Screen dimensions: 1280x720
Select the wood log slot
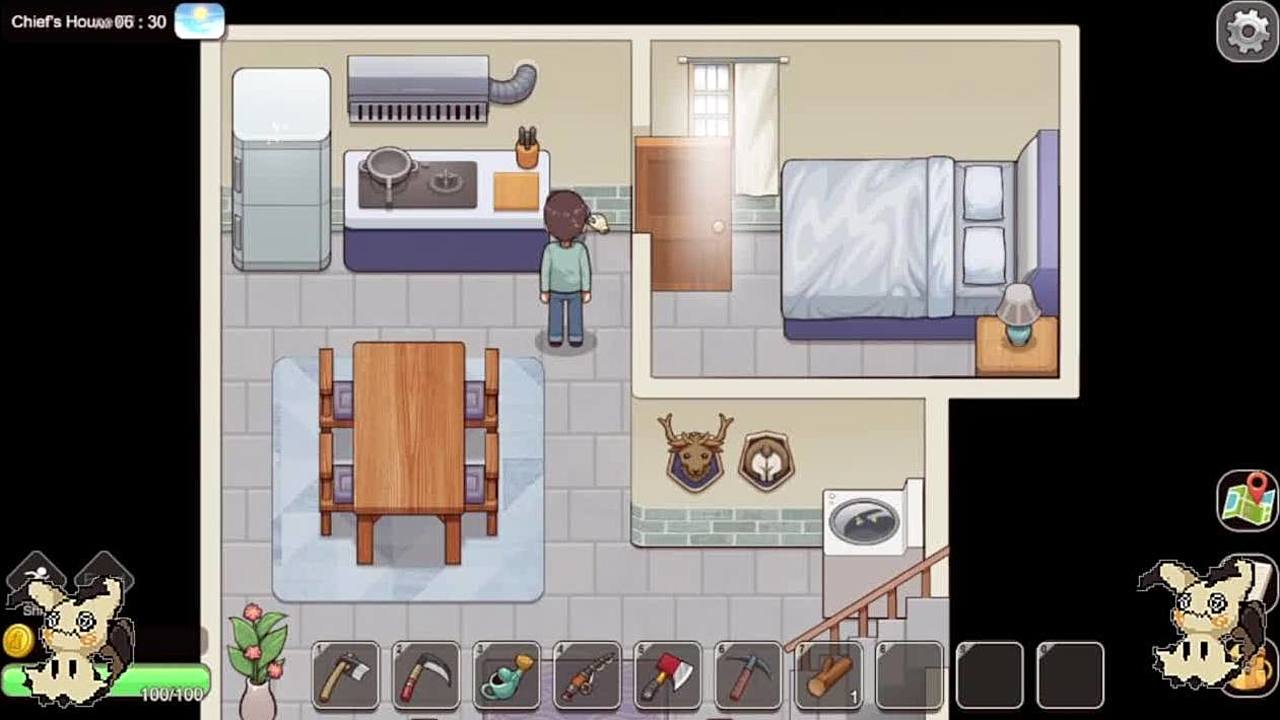(829, 675)
